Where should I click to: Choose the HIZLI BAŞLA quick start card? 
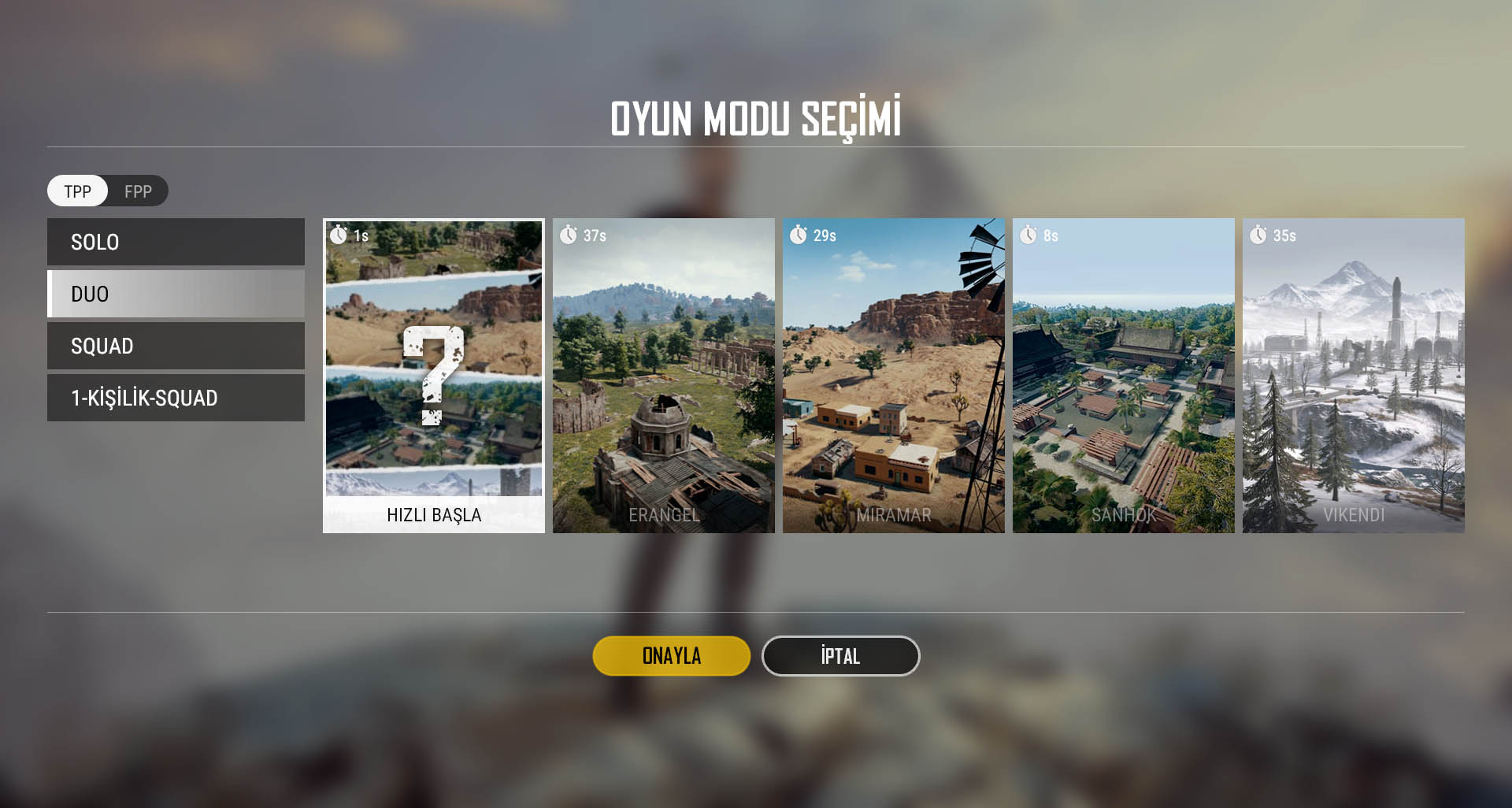(x=434, y=376)
